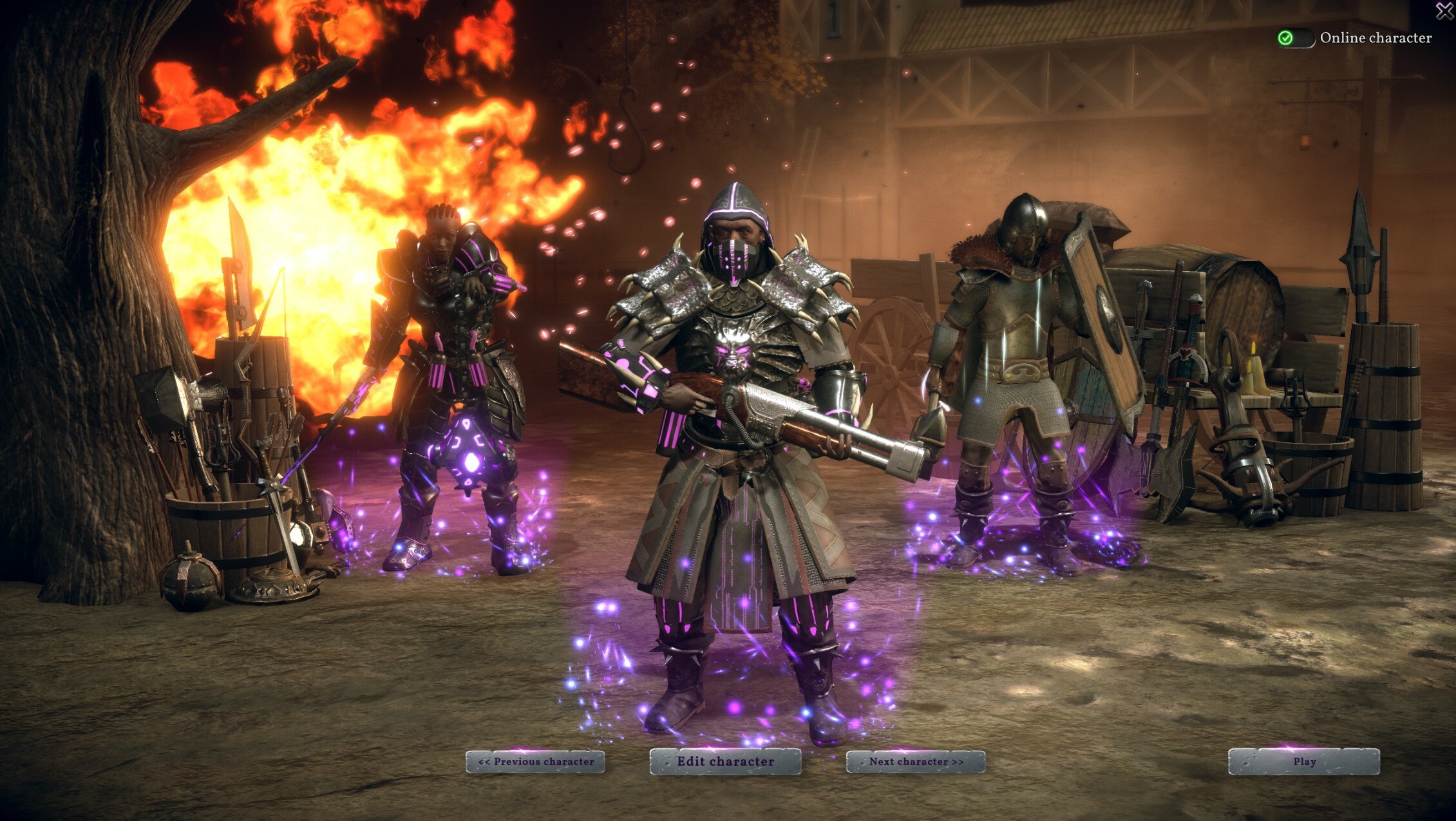
Task: Go to the previous character
Action: [535, 762]
